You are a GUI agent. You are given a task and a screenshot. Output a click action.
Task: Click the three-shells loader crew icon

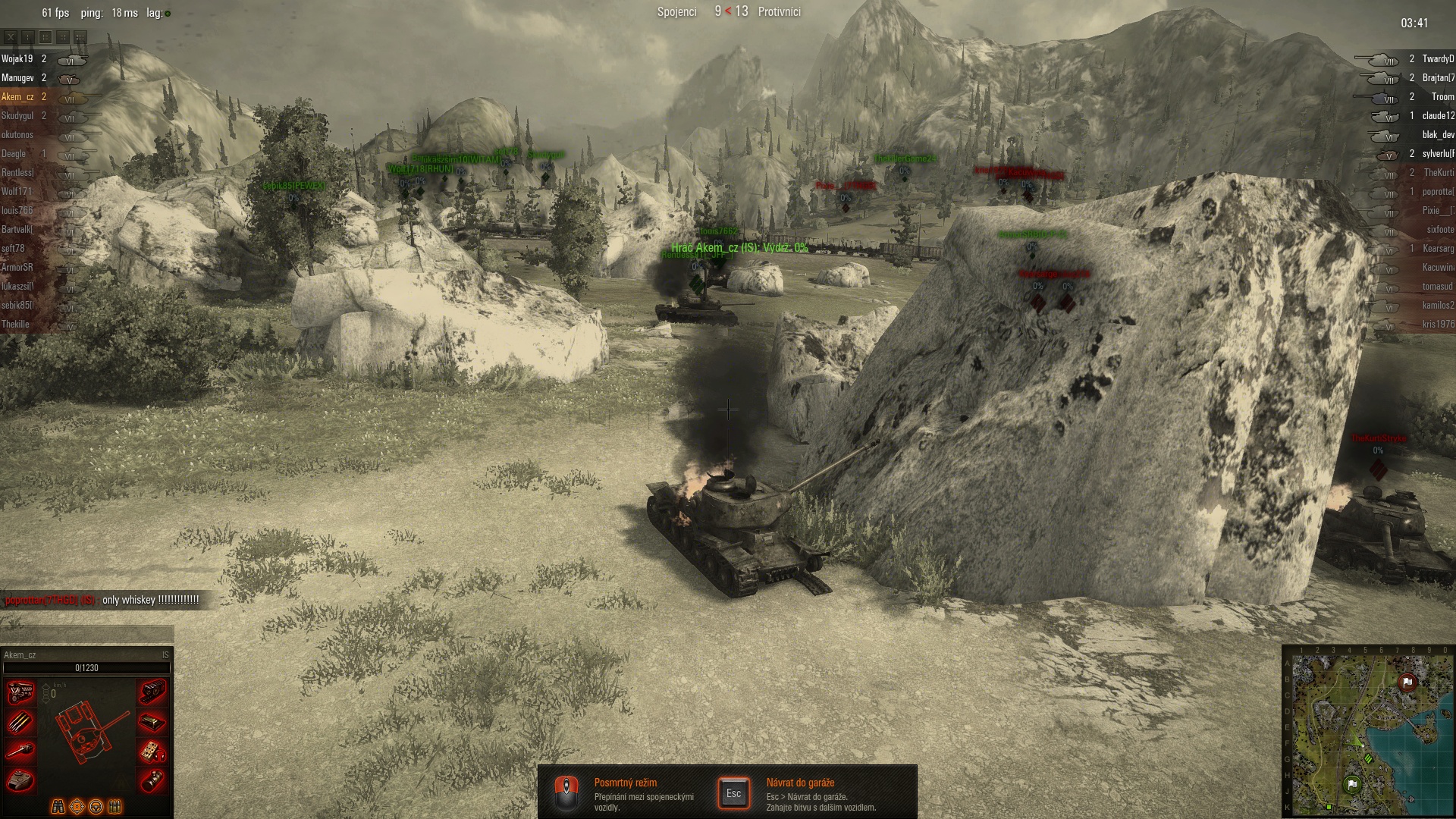pyautogui.click(x=115, y=806)
